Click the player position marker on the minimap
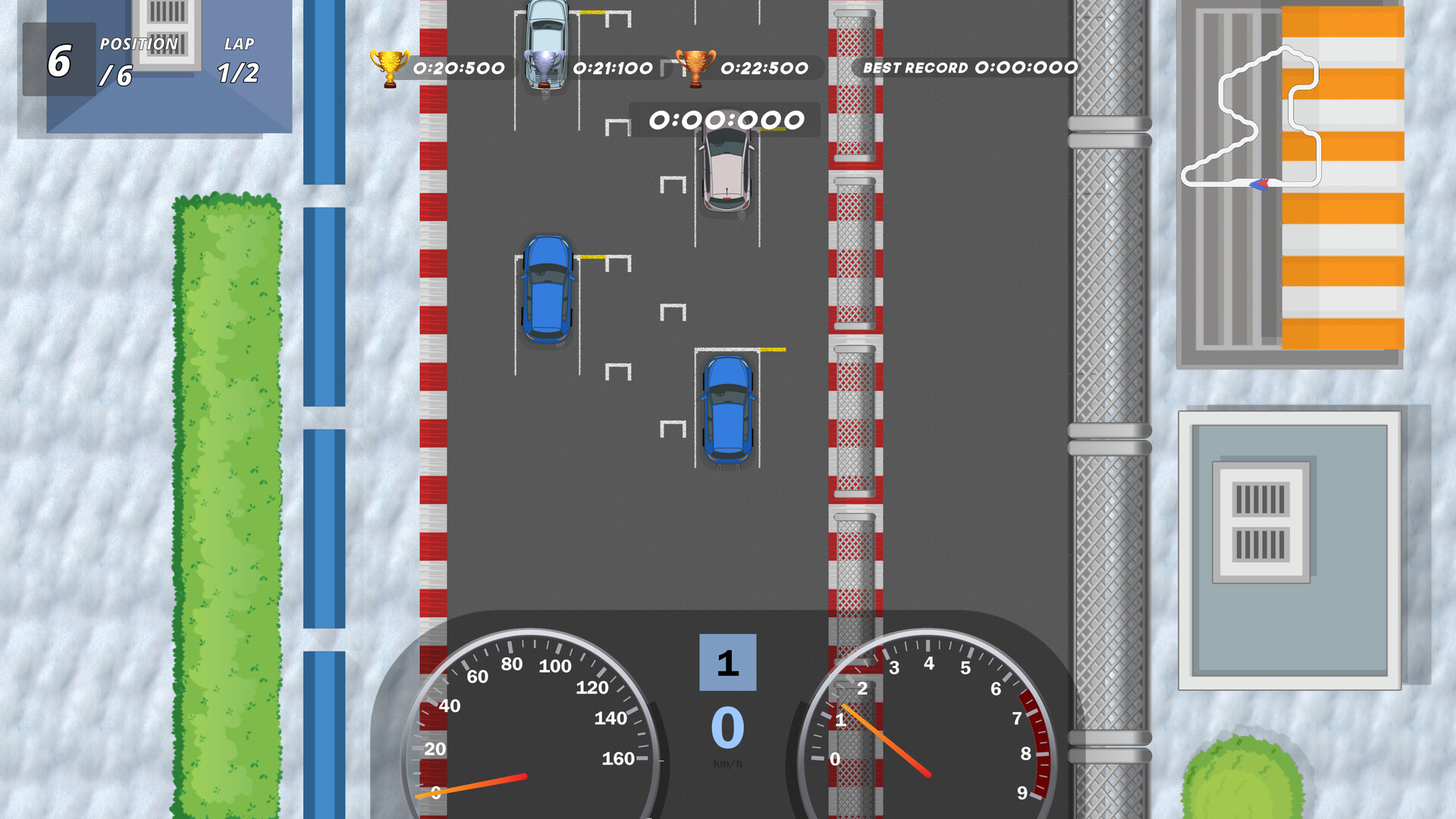Image resolution: width=1456 pixels, height=819 pixels. [x=1260, y=182]
